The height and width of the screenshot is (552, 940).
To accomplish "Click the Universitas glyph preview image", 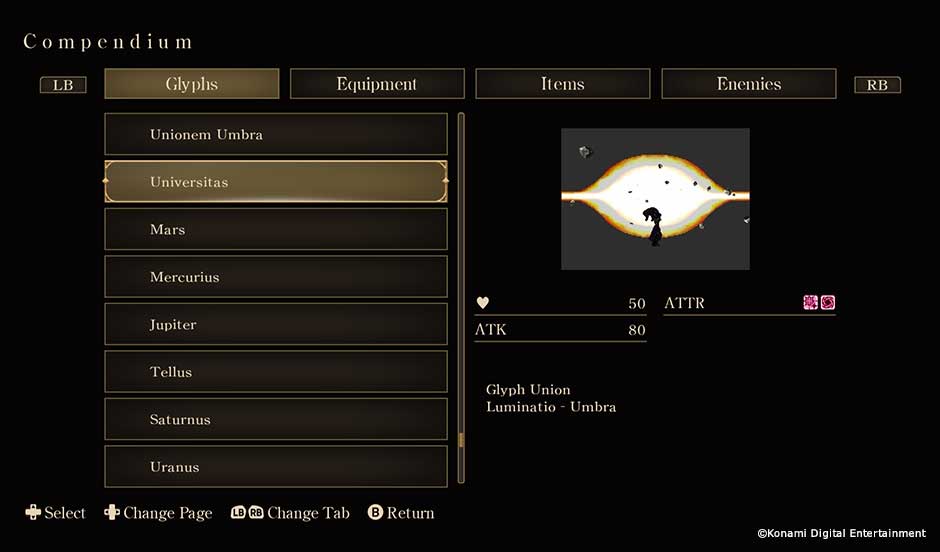I will coord(655,199).
